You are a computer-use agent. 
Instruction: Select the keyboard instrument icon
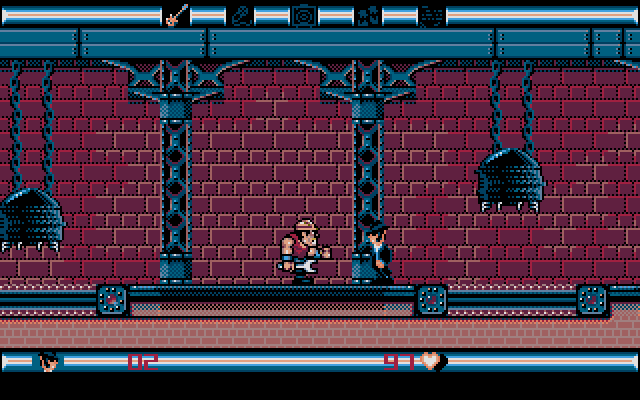click(367, 15)
